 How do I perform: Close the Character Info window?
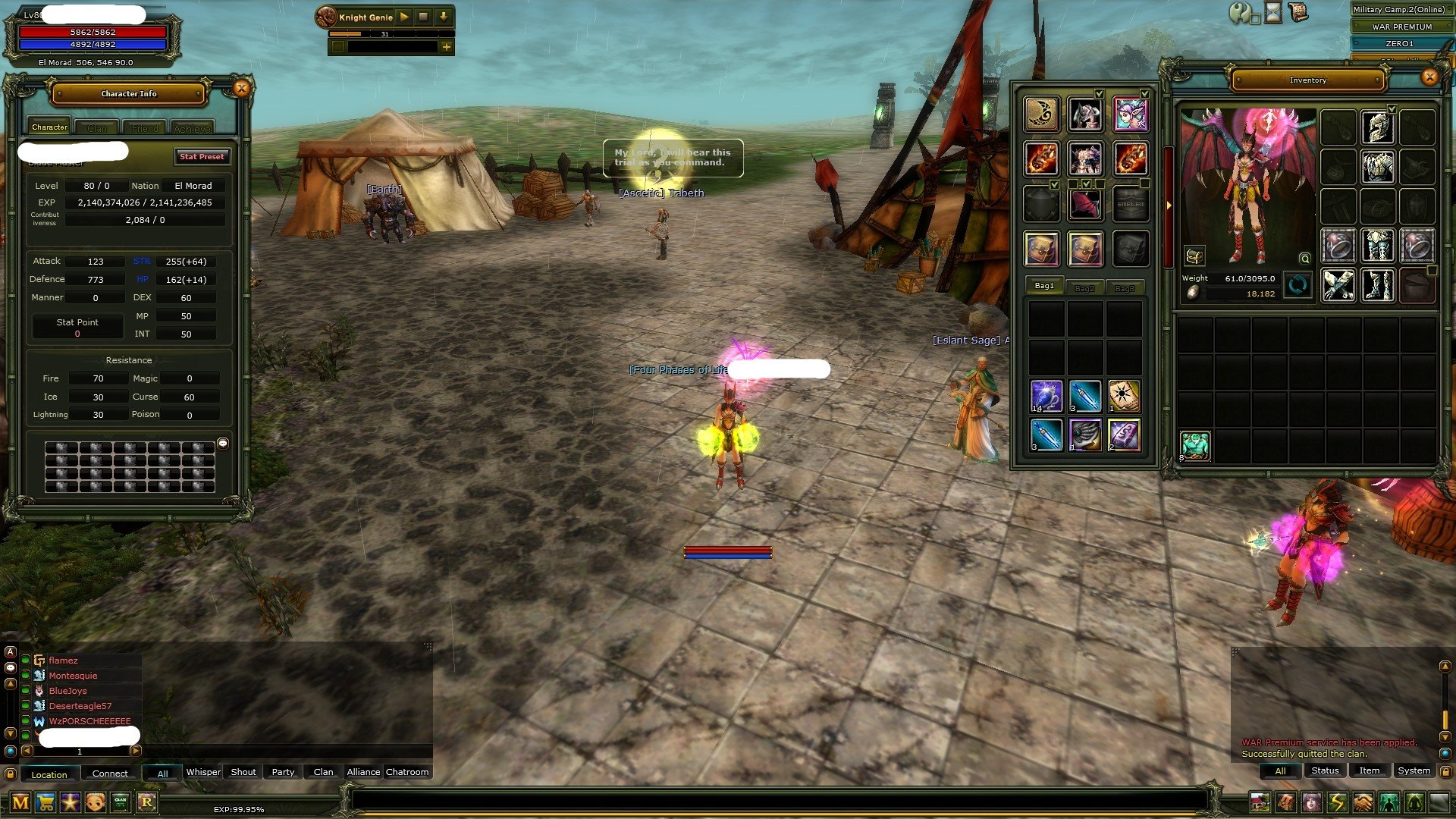(241, 89)
